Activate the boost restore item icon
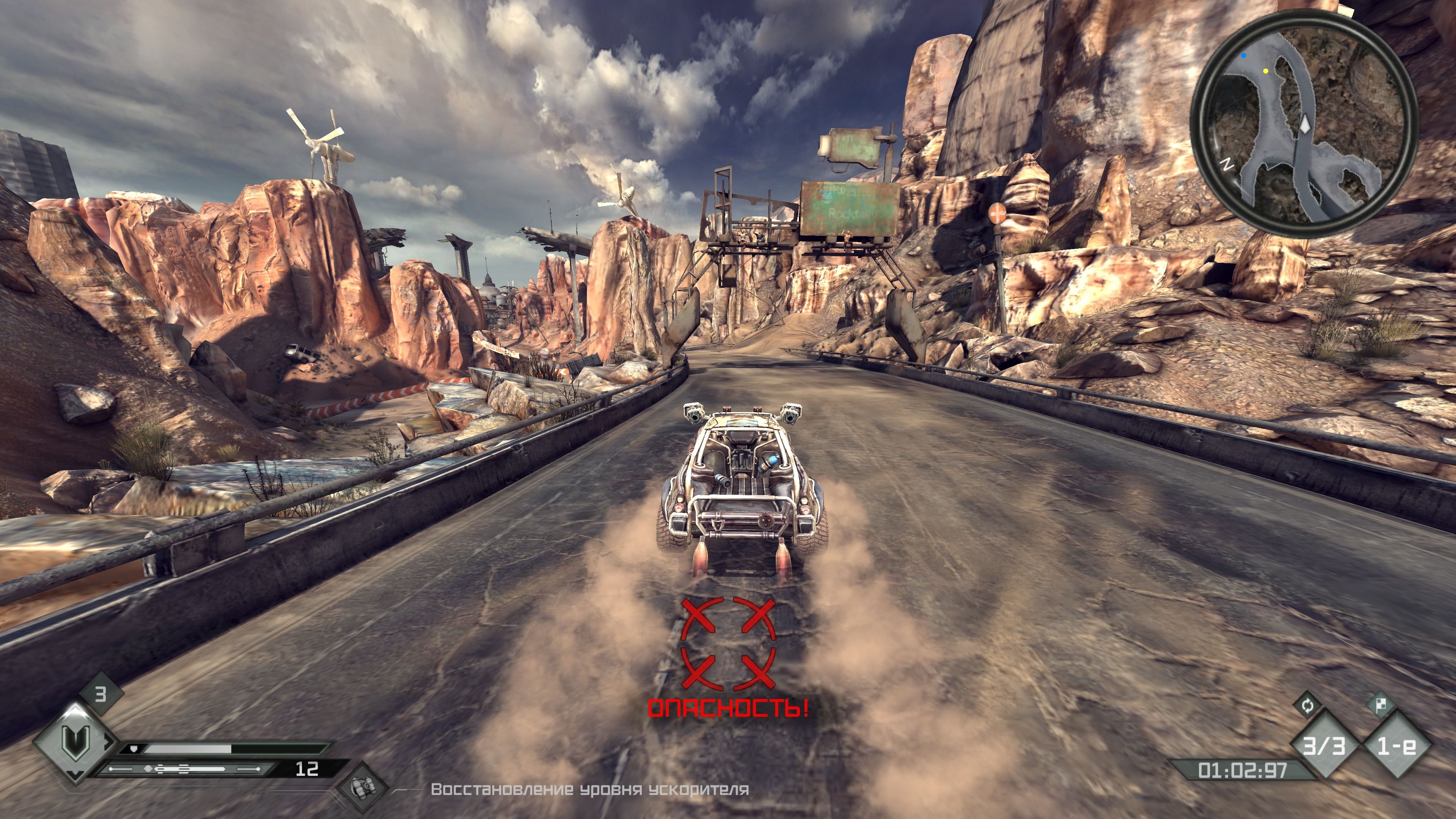 coord(362,788)
